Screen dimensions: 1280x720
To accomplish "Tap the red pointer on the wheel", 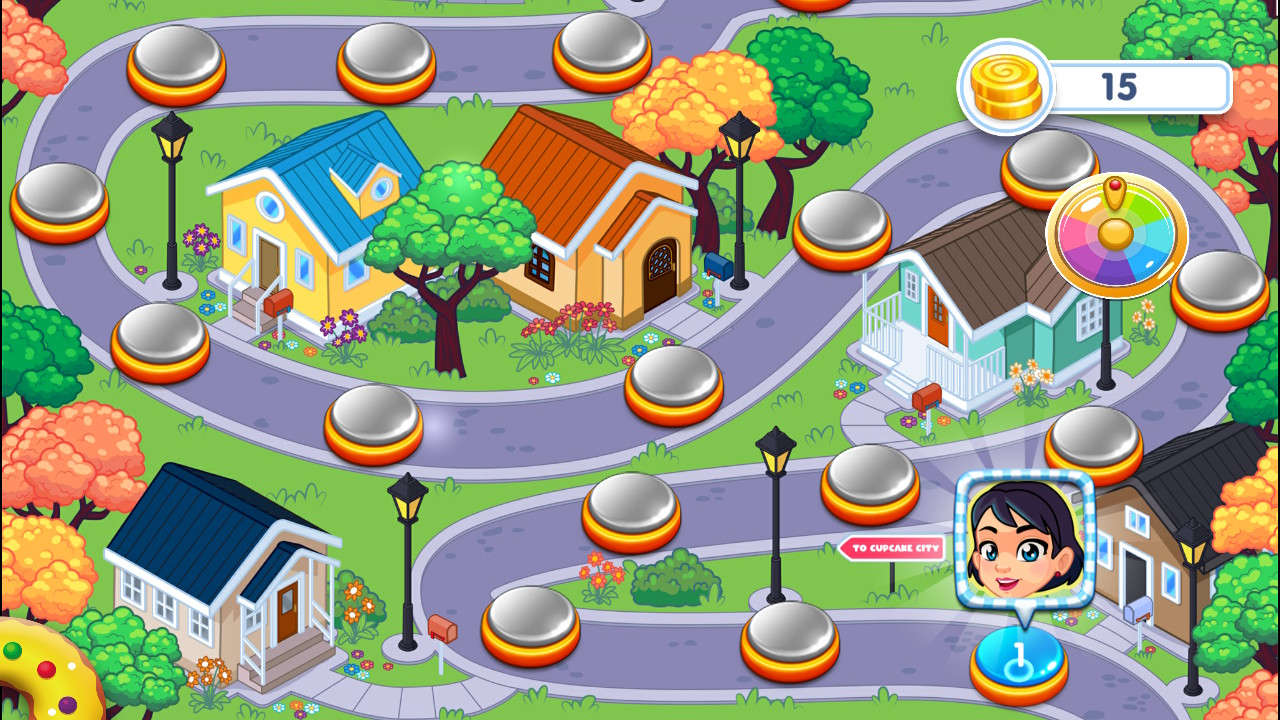I will pyautogui.click(x=1115, y=185).
